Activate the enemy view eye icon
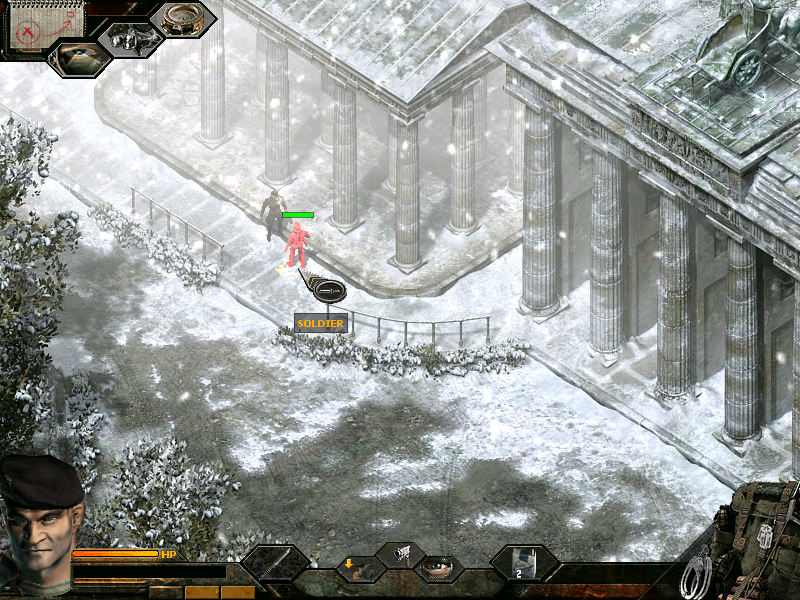The height and width of the screenshot is (600, 800). click(x=76, y=56)
